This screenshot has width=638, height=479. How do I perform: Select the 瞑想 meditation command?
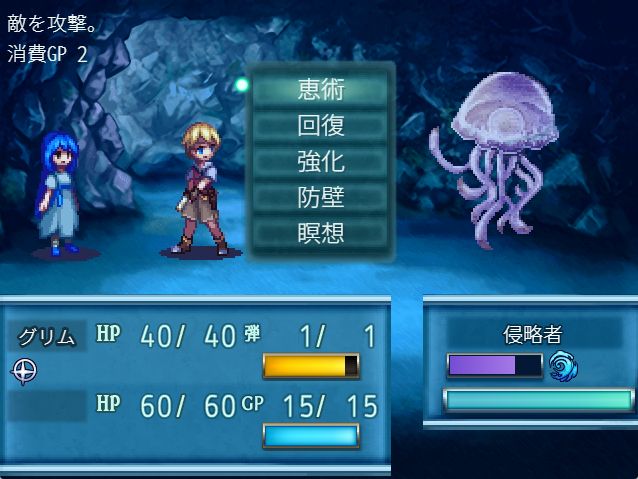click(x=320, y=233)
